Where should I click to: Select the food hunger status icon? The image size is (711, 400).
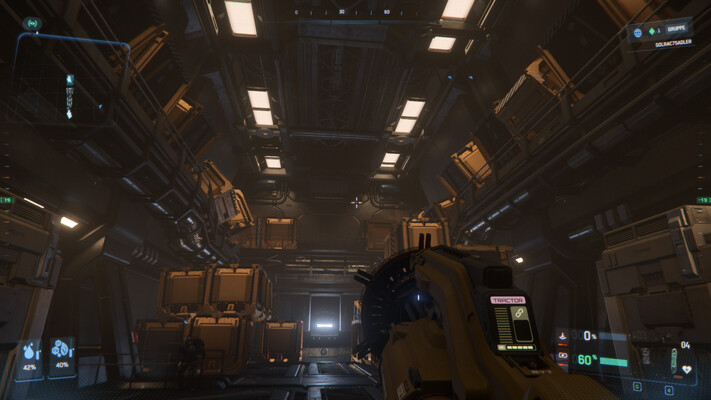61,350
